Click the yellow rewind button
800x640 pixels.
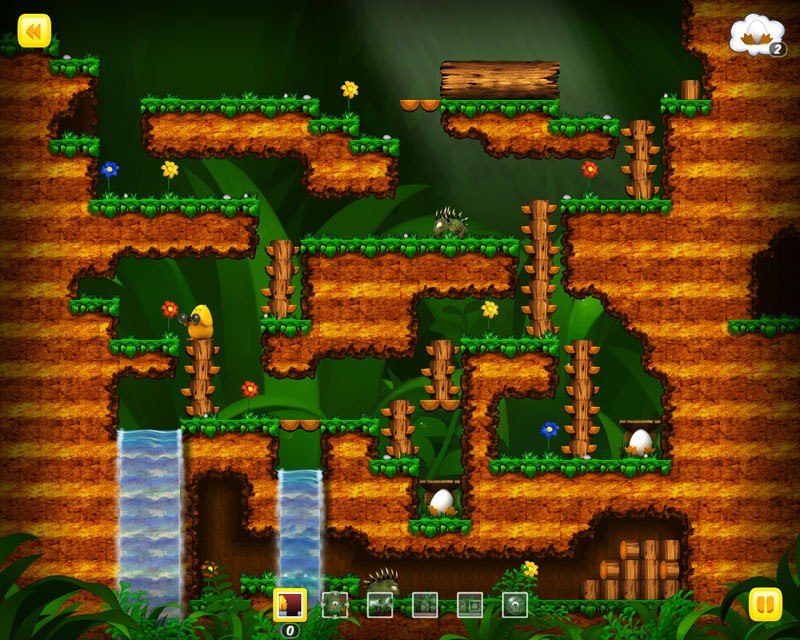34,30
